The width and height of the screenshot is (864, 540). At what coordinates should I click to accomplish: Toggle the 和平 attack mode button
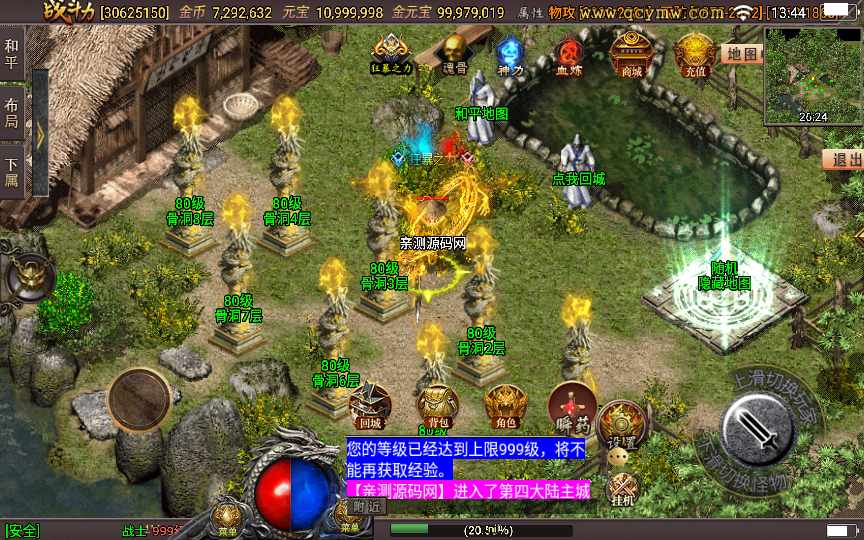[x=12, y=52]
